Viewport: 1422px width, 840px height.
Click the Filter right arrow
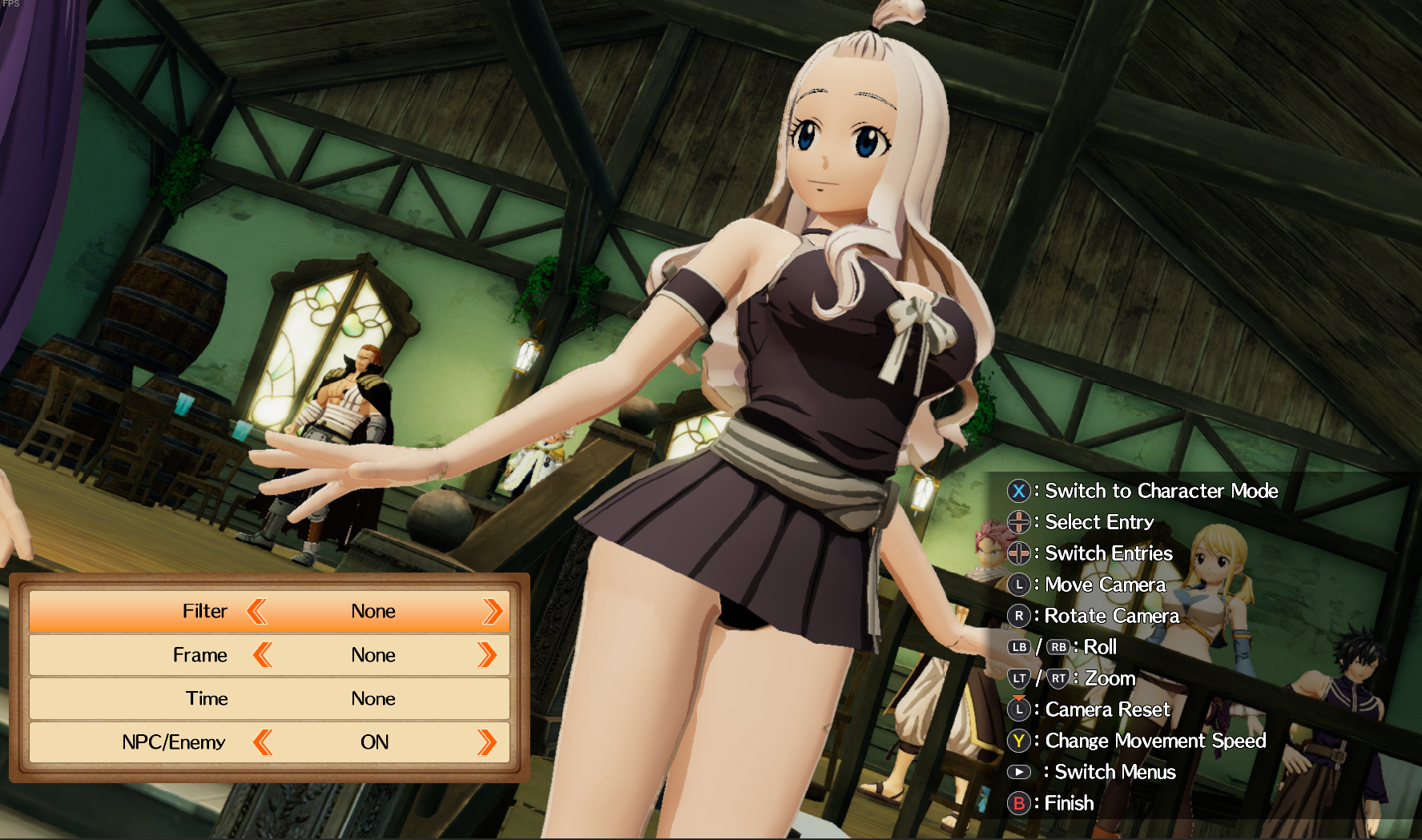(x=492, y=612)
